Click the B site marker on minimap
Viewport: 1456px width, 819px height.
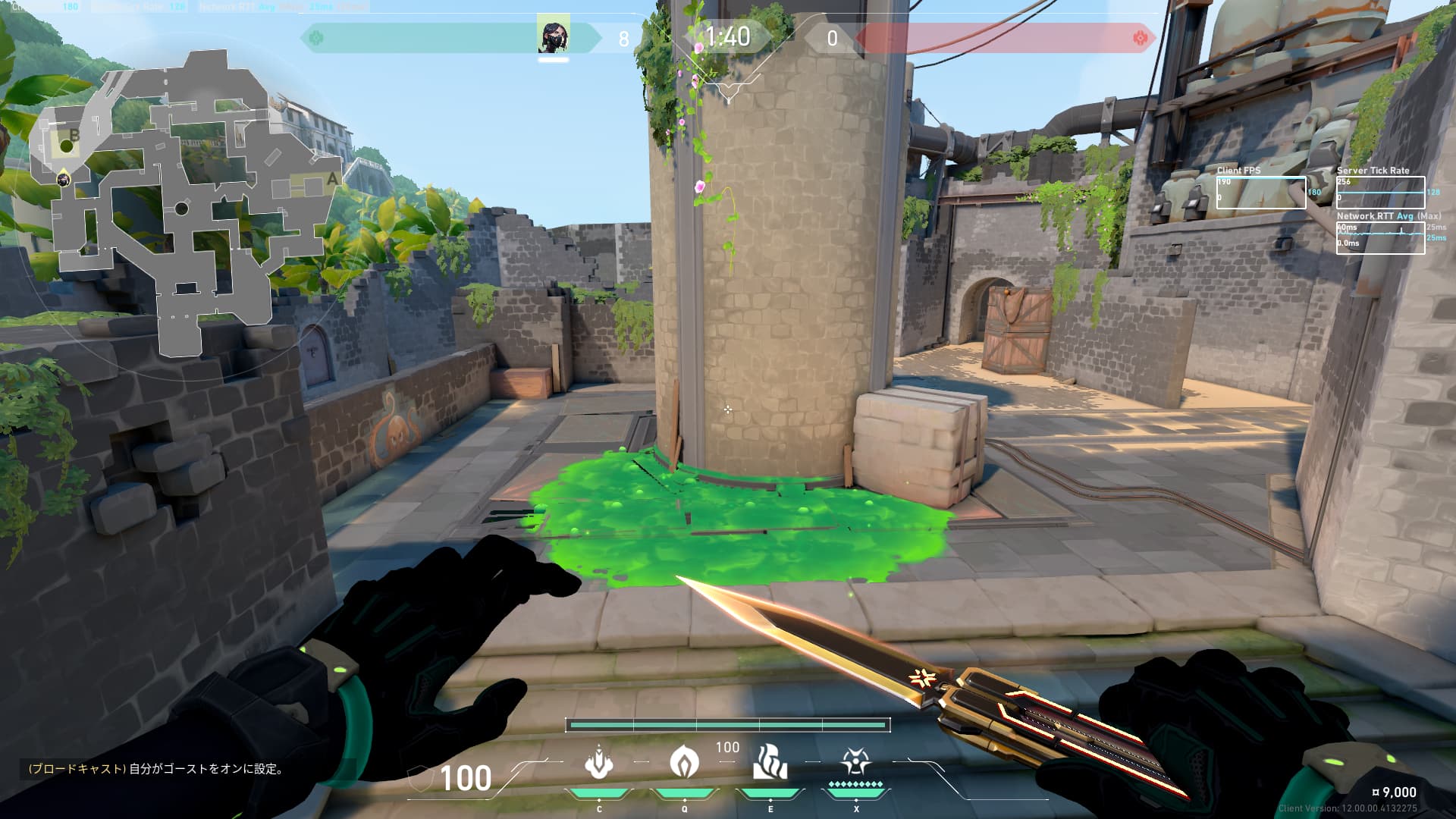click(74, 136)
